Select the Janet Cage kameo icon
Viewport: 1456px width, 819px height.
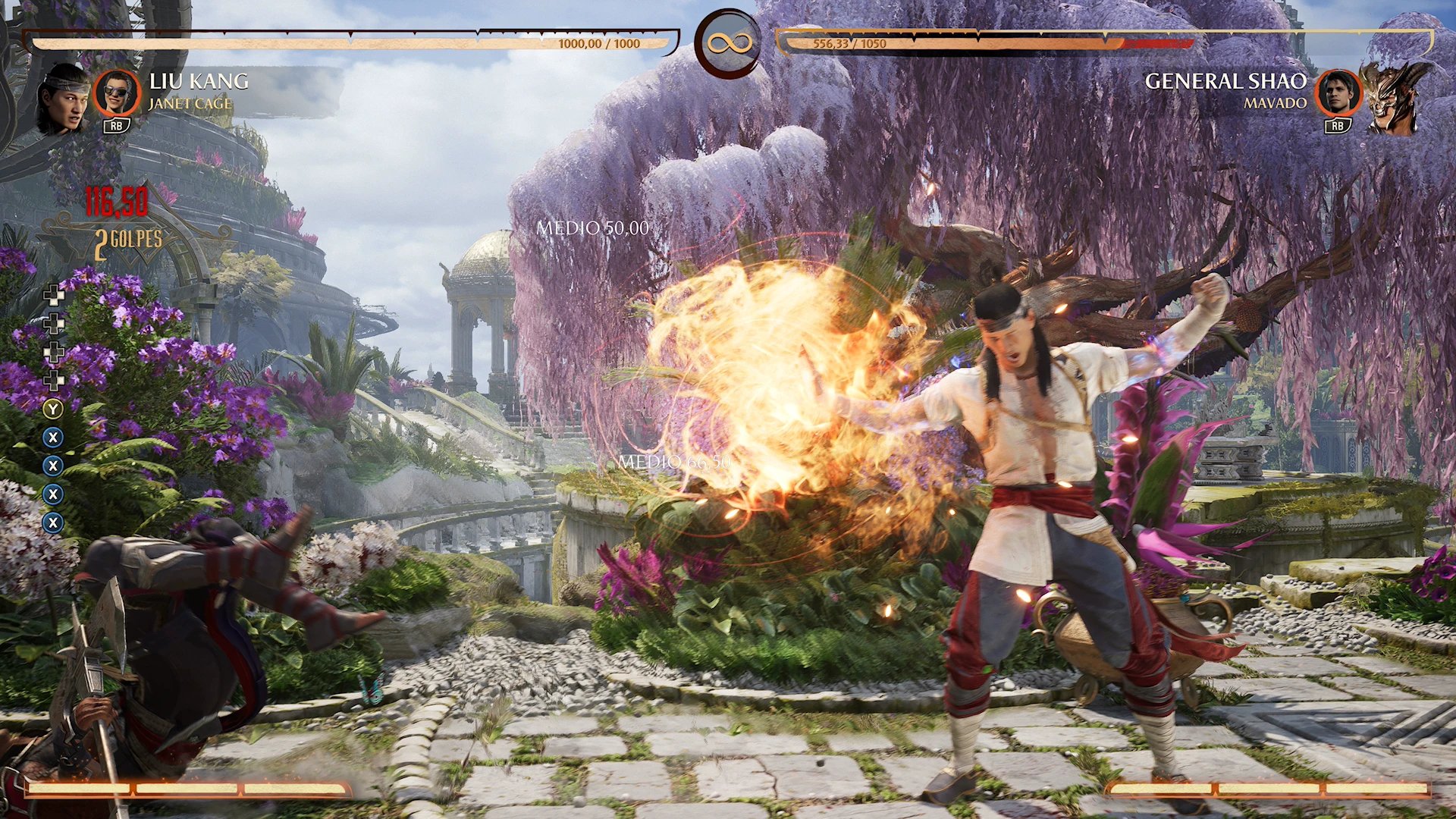tap(117, 93)
